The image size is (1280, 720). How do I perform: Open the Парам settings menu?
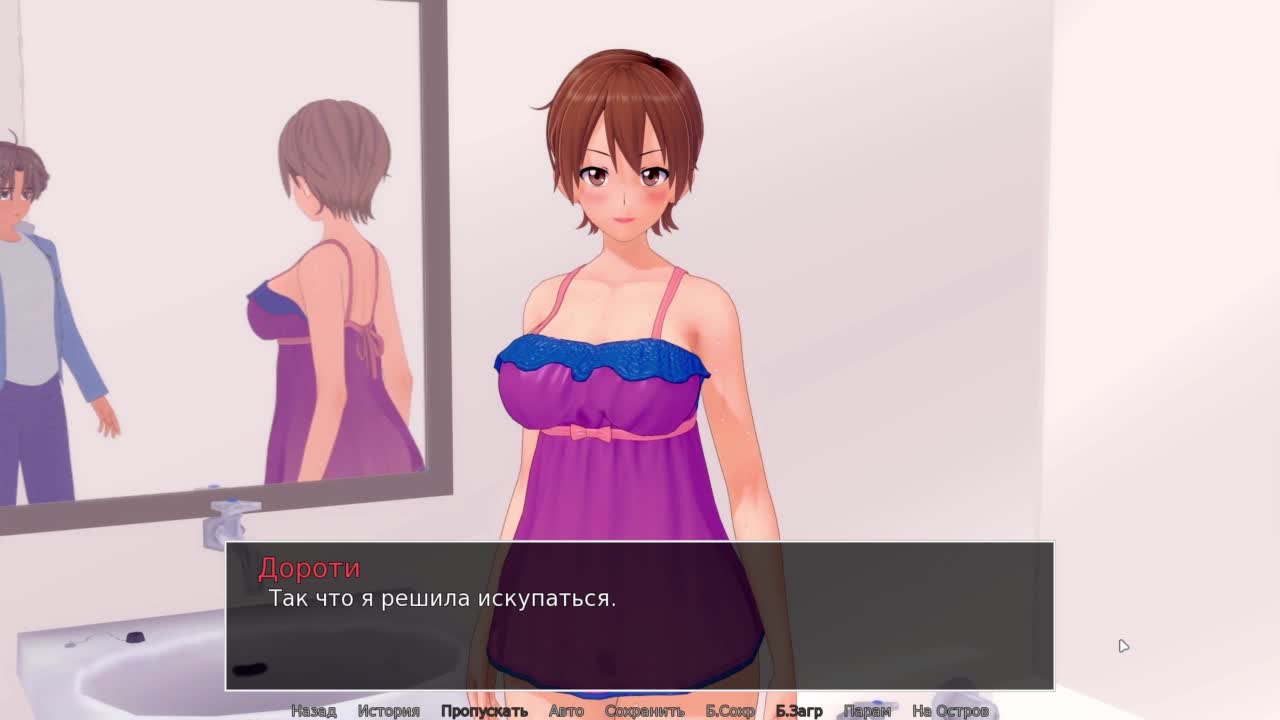pos(867,711)
